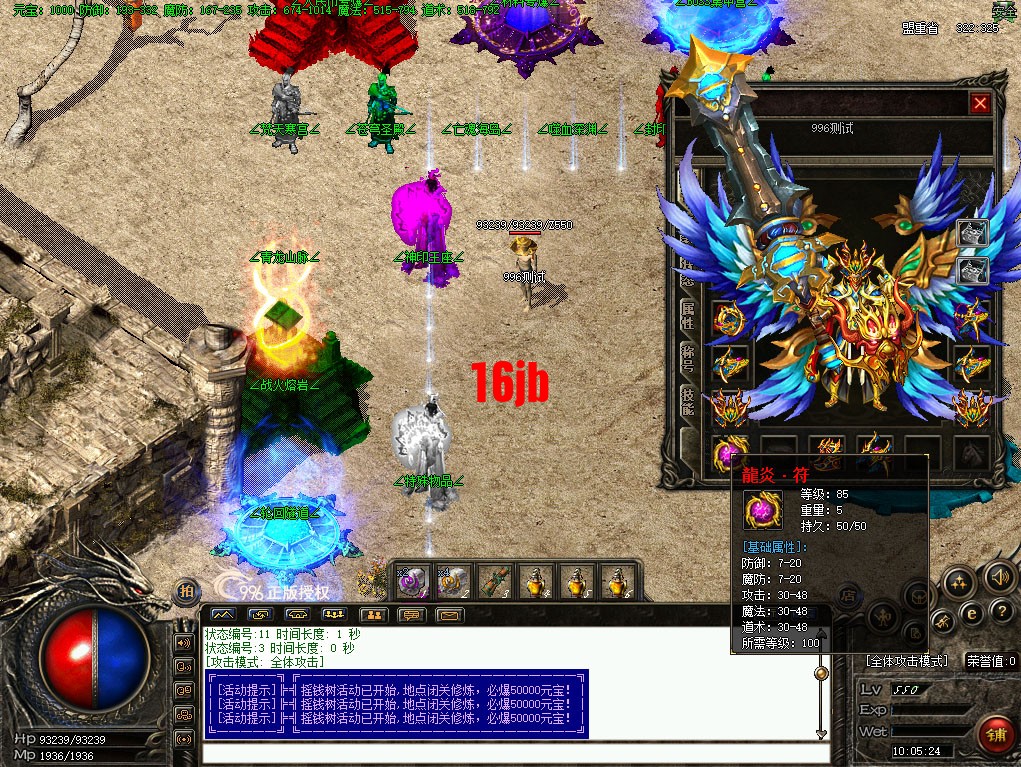Toggle the sound speaker button
This screenshot has height=767, width=1021.
tap(997, 577)
